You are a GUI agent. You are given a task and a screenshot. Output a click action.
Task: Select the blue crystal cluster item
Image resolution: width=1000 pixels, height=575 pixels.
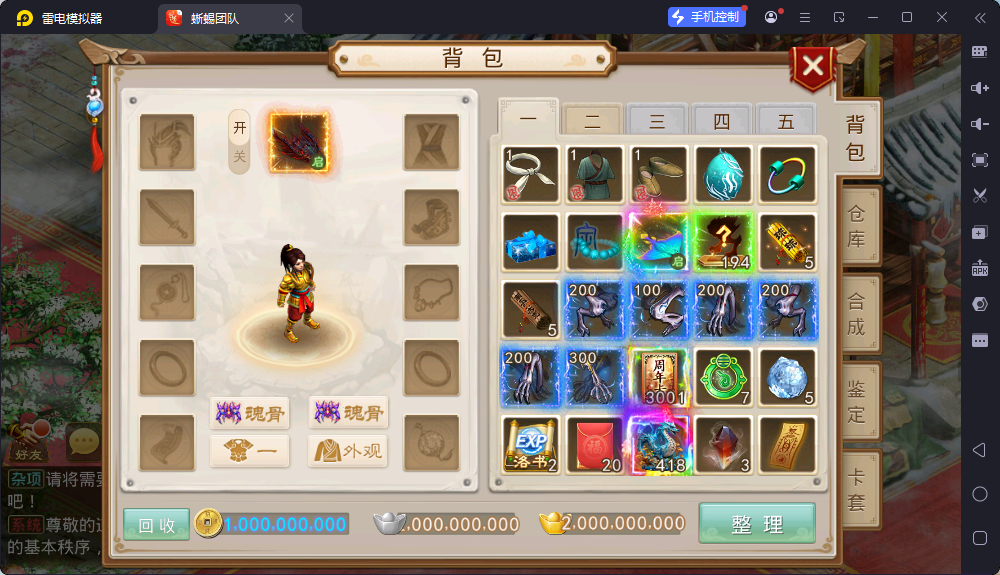coord(530,241)
